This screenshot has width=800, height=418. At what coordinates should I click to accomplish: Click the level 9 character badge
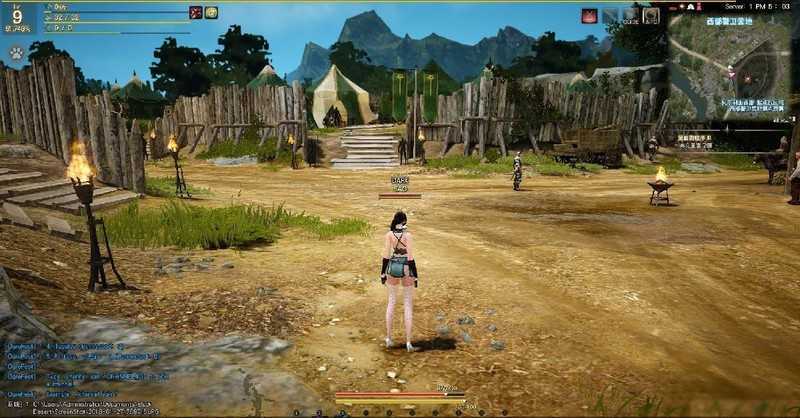tap(17, 18)
